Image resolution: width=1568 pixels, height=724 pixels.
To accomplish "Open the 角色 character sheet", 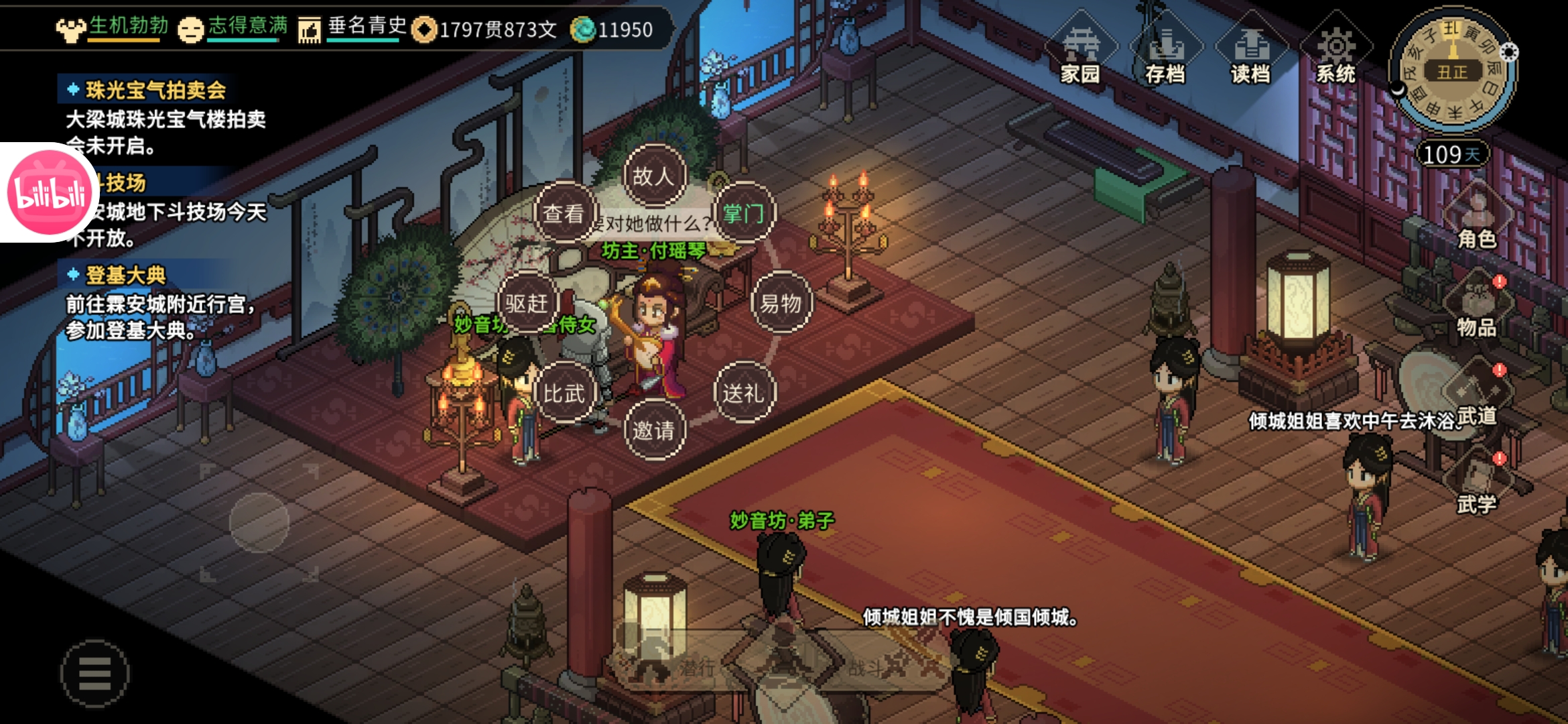I will (1477, 221).
